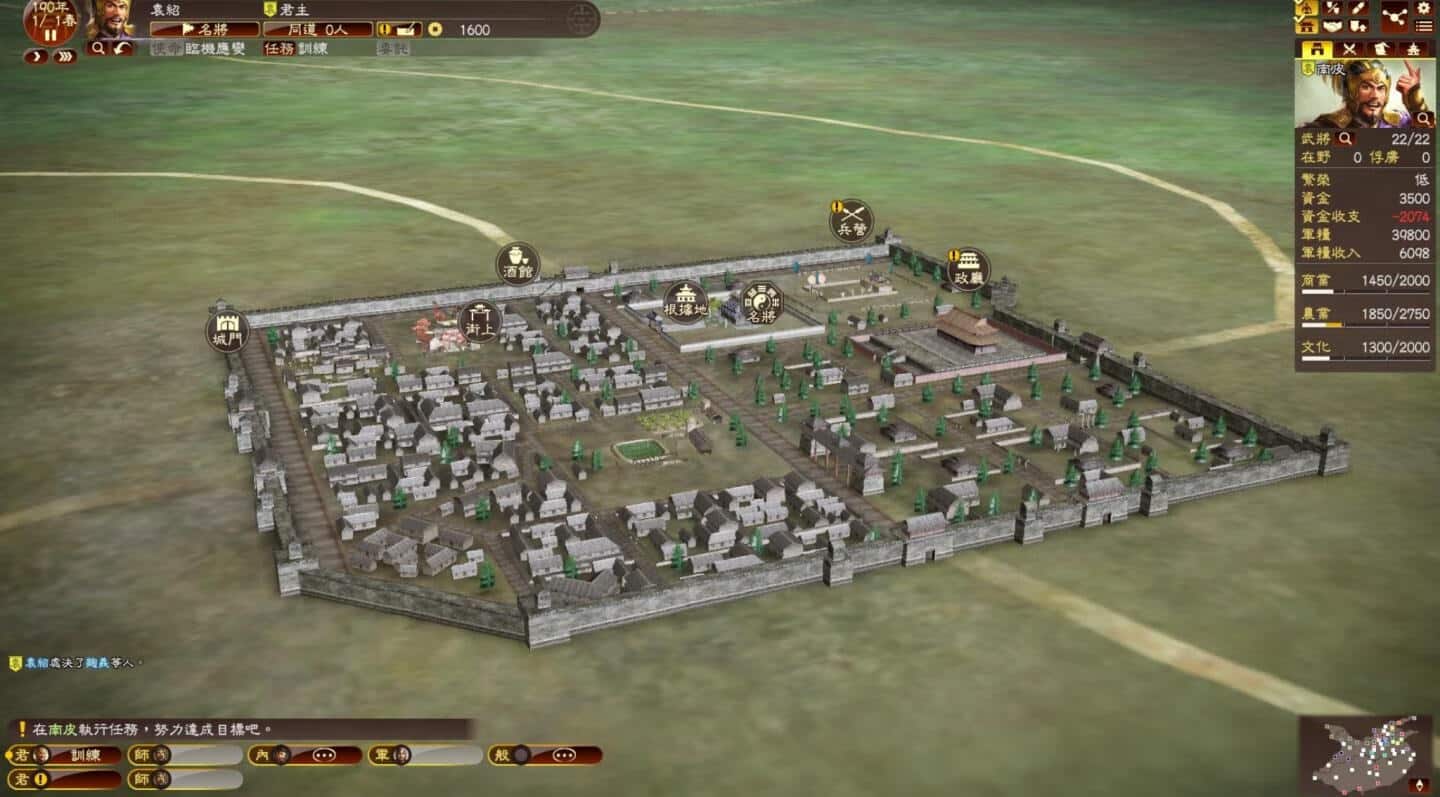Visit the 街上 street marker
1440x797 pixels.
[x=479, y=321]
